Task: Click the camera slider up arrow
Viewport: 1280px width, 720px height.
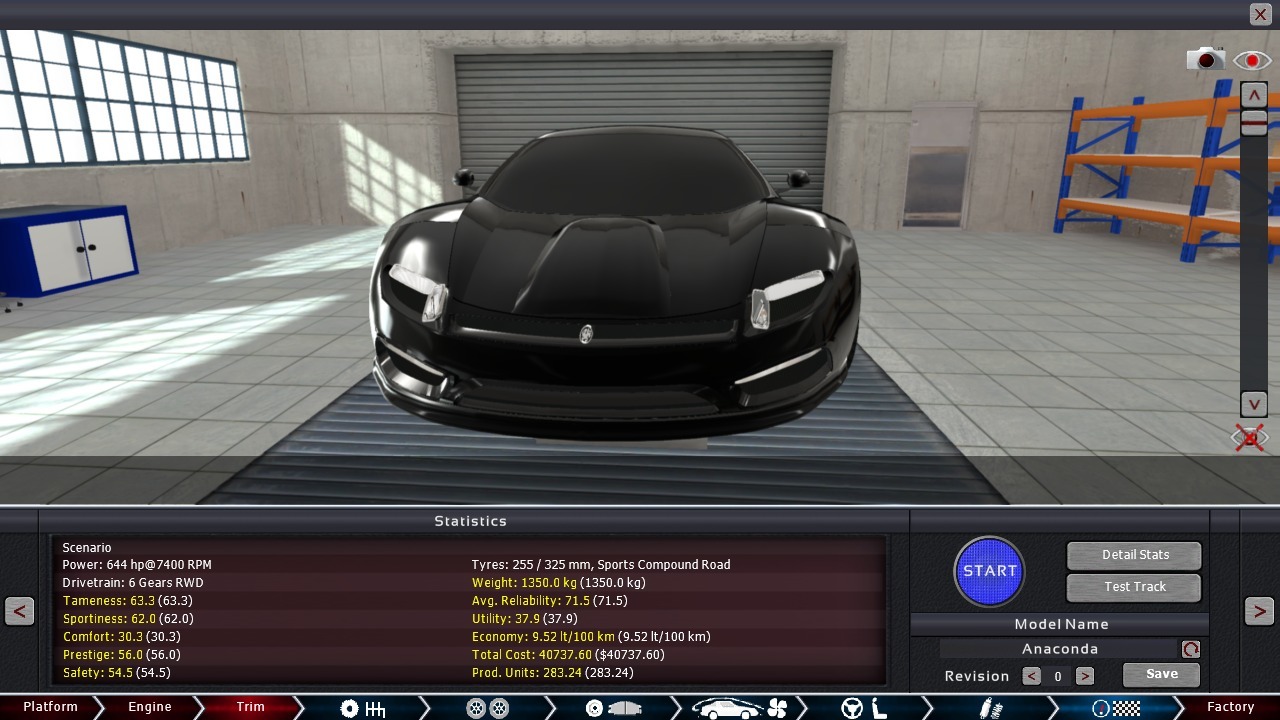Action: coord(1253,95)
